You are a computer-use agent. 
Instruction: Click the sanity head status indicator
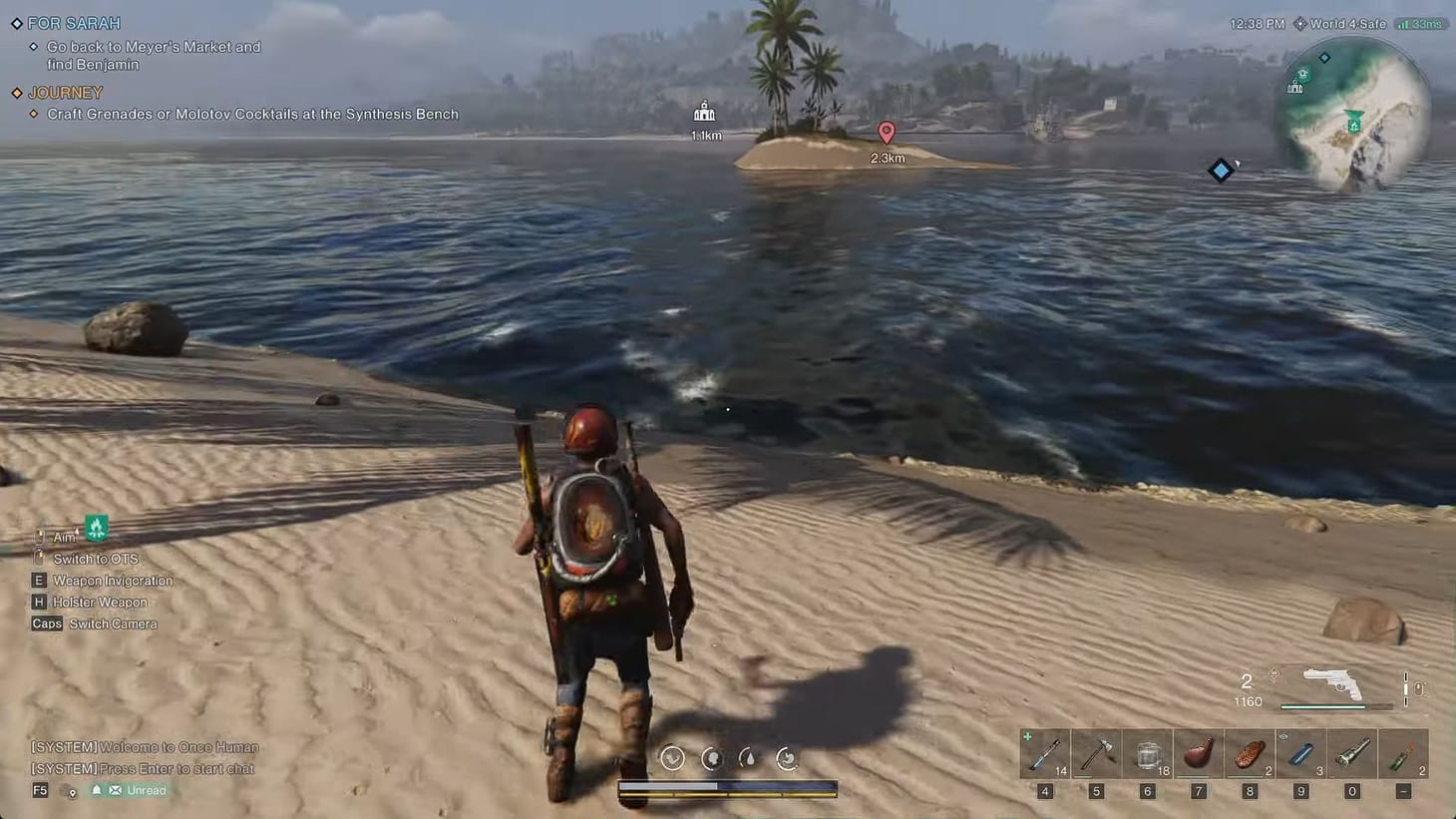[x=711, y=758]
